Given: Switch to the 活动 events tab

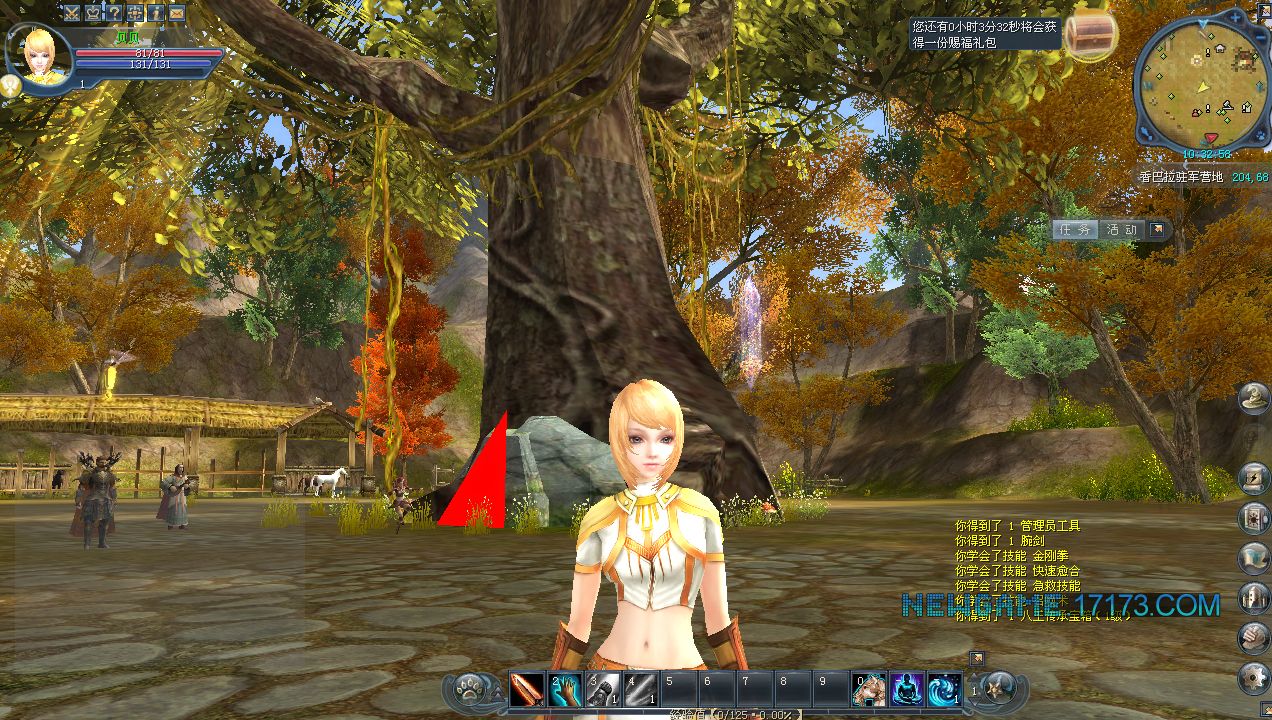Looking at the screenshot, I should click(x=1121, y=229).
